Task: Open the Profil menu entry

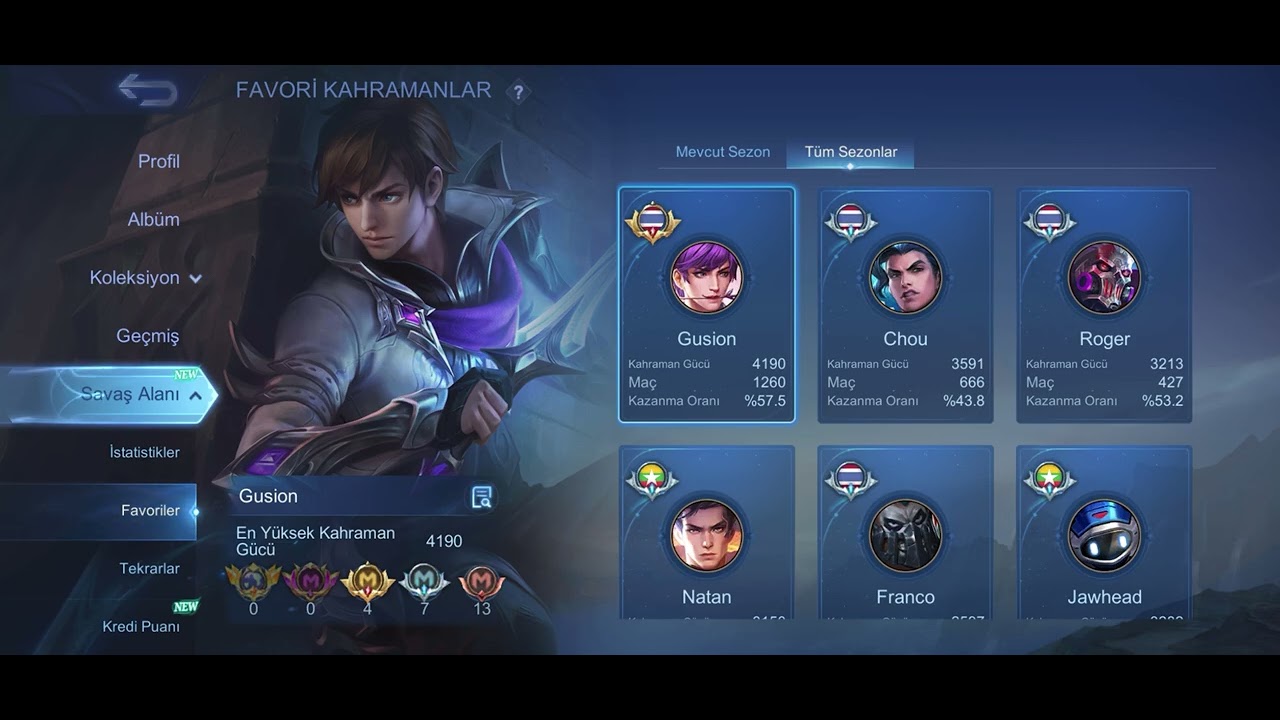Action: tap(159, 161)
